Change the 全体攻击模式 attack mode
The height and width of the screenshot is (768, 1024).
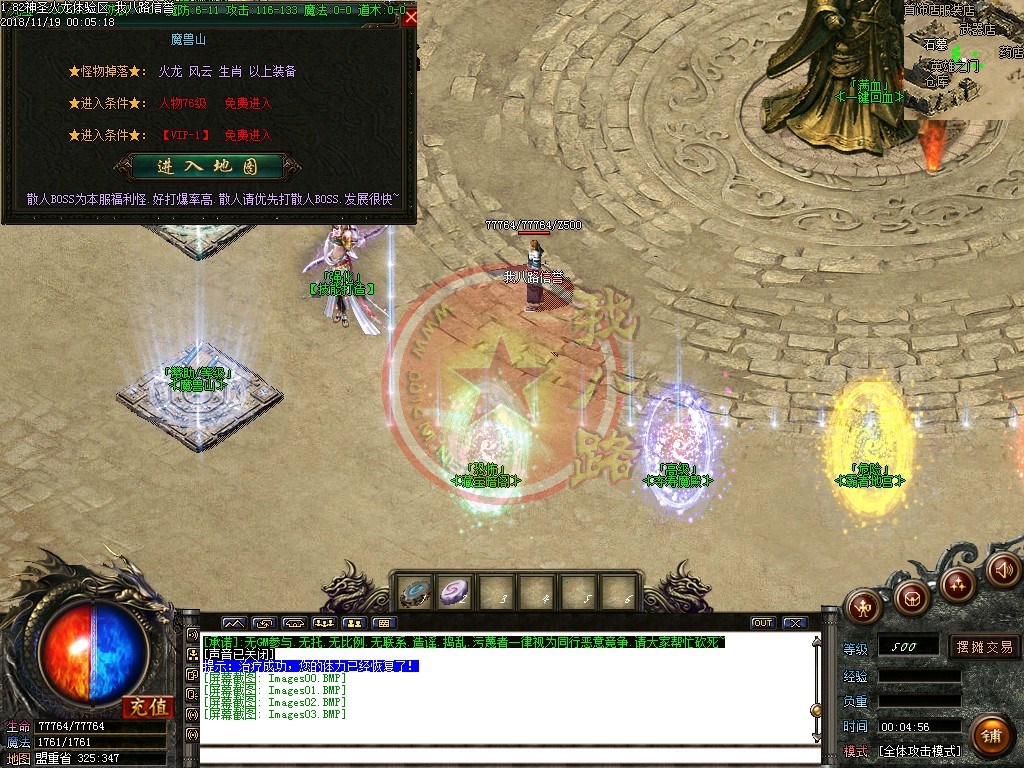(919, 750)
